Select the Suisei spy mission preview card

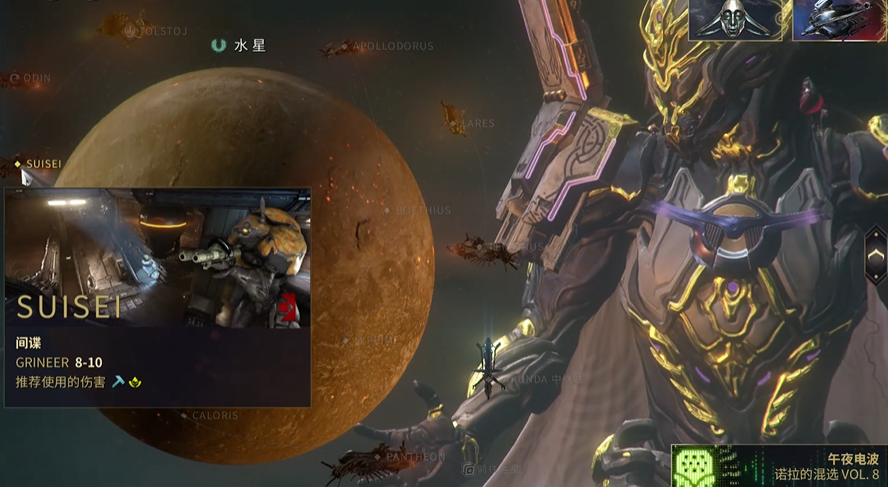click(x=157, y=296)
